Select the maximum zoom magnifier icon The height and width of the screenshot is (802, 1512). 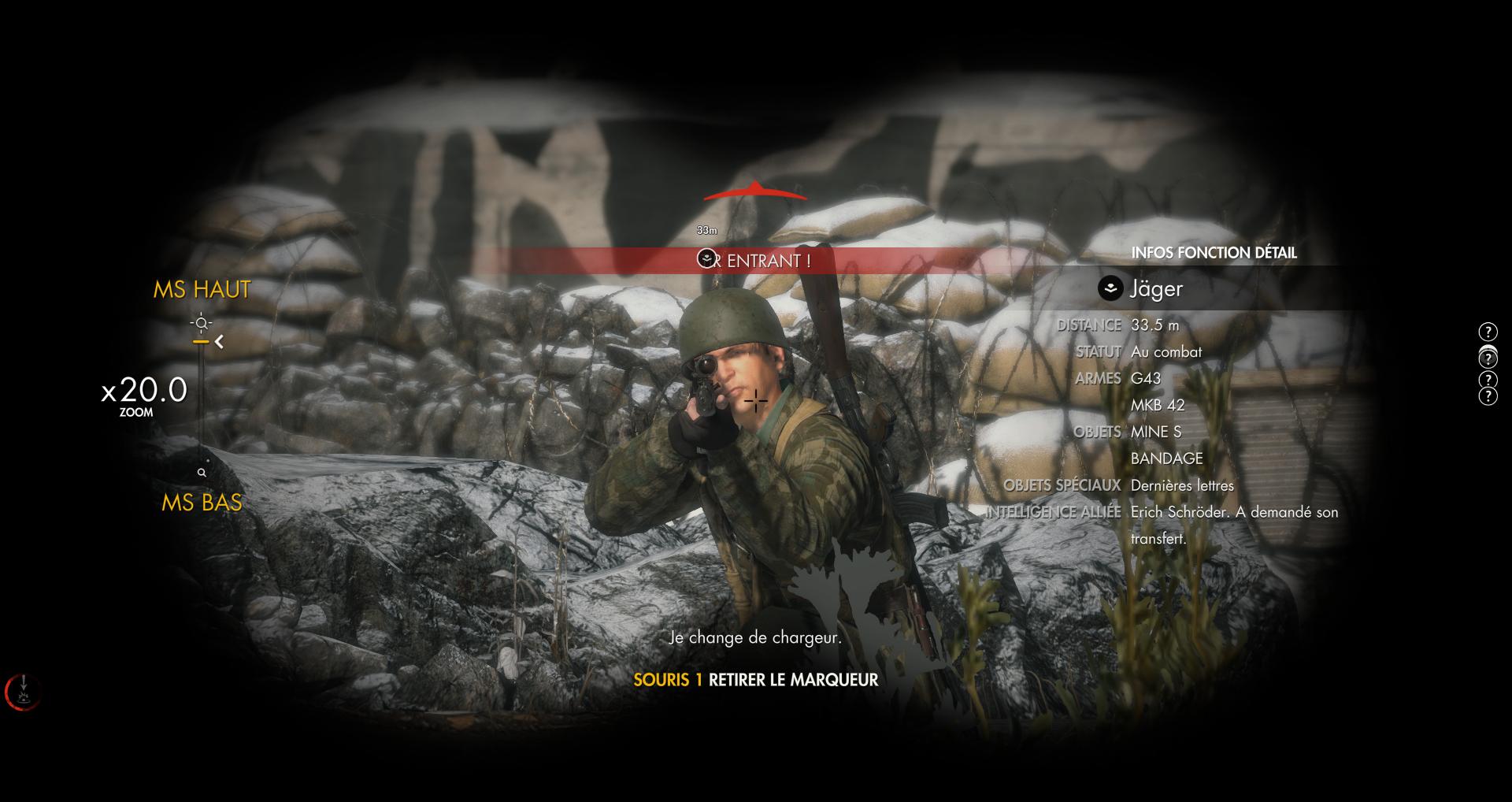tap(202, 323)
